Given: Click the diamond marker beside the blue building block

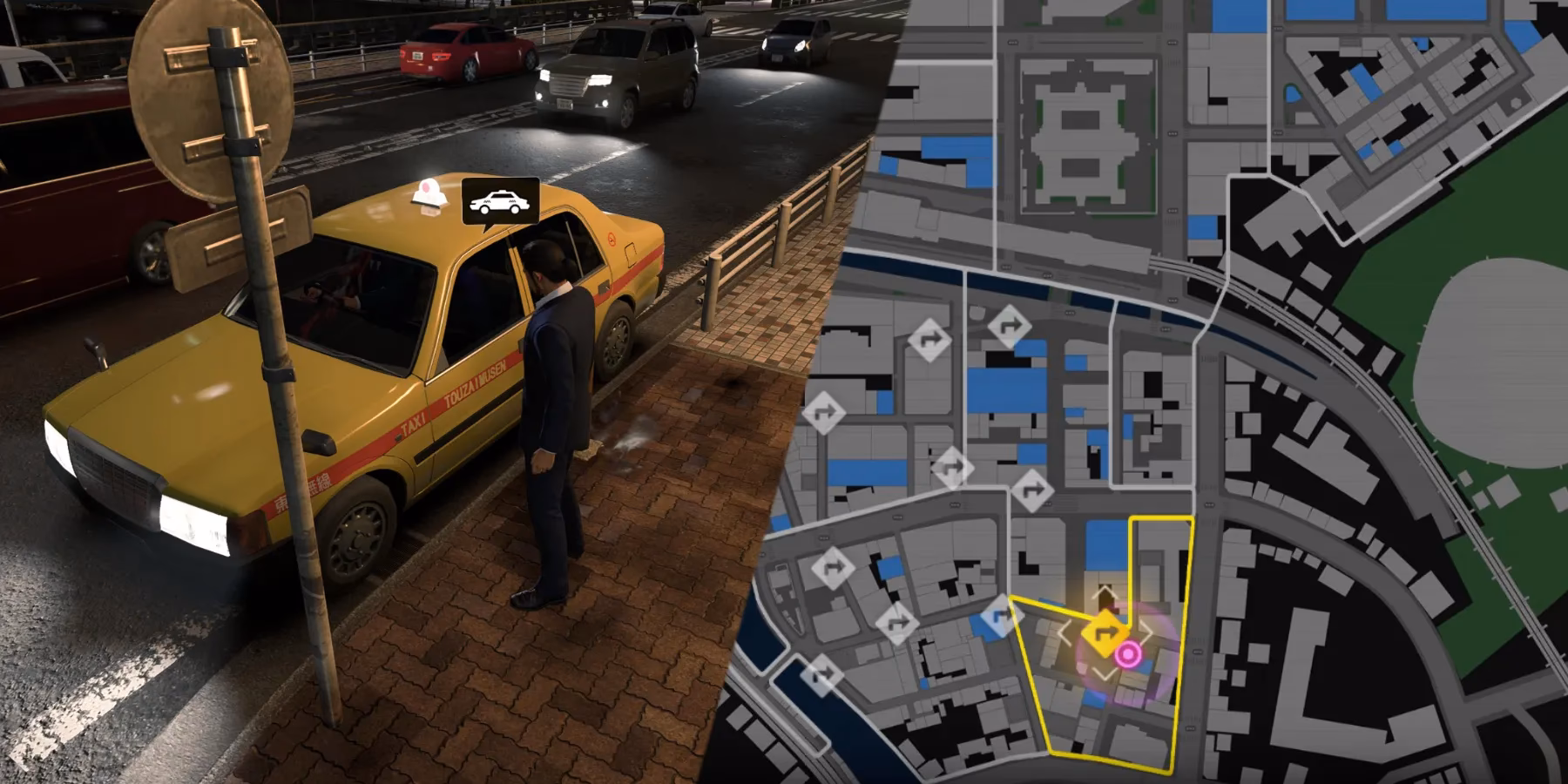Looking at the screenshot, I should click(x=952, y=466).
